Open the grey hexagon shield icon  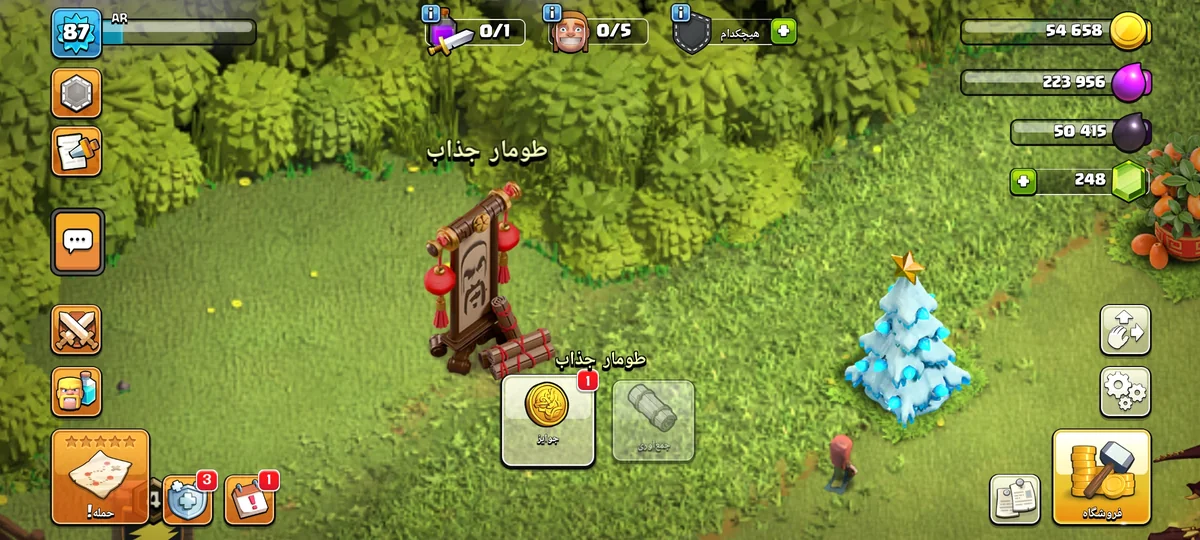point(76,94)
